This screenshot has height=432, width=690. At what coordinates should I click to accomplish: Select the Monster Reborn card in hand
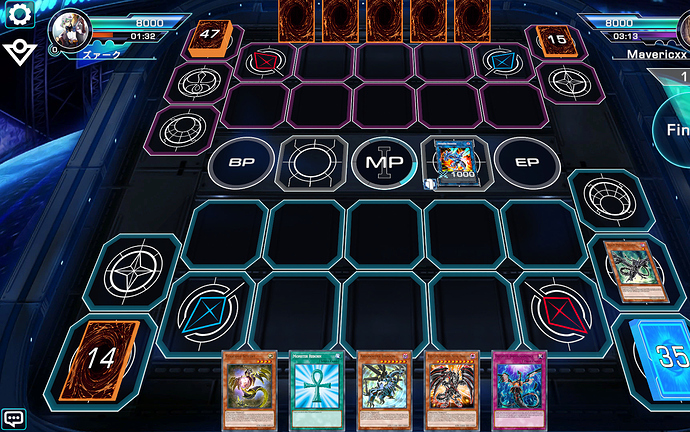(x=315, y=390)
